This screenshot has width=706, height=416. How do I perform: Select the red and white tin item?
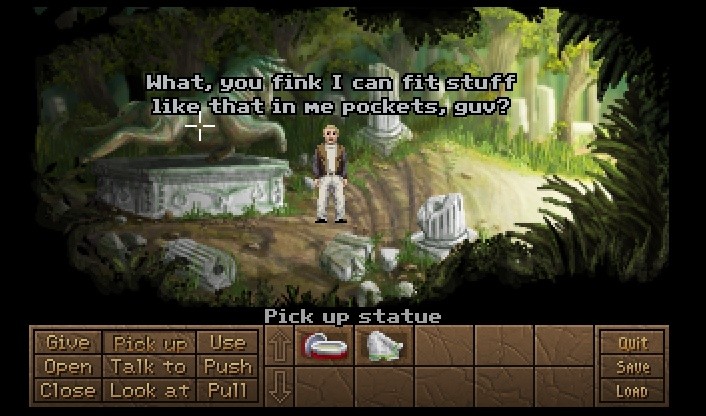[x=324, y=346]
